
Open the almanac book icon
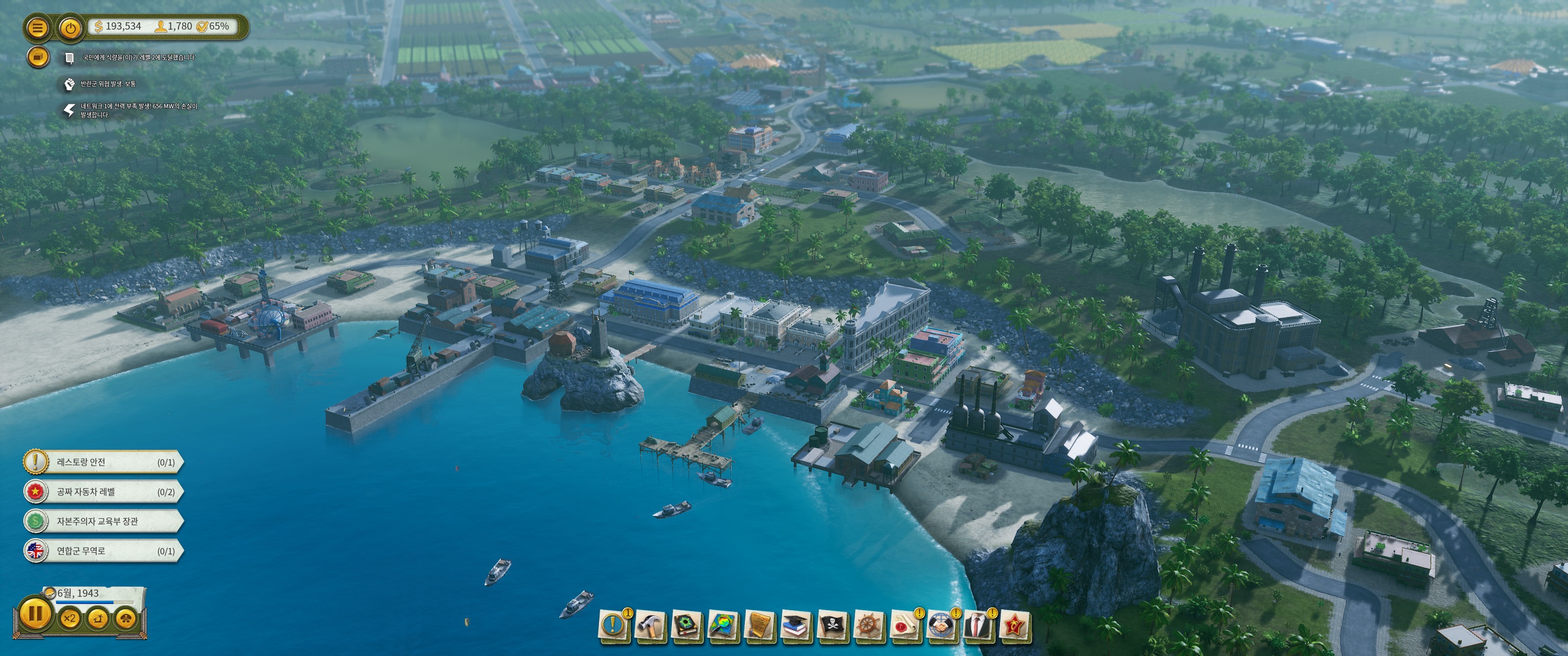pos(686,625)
